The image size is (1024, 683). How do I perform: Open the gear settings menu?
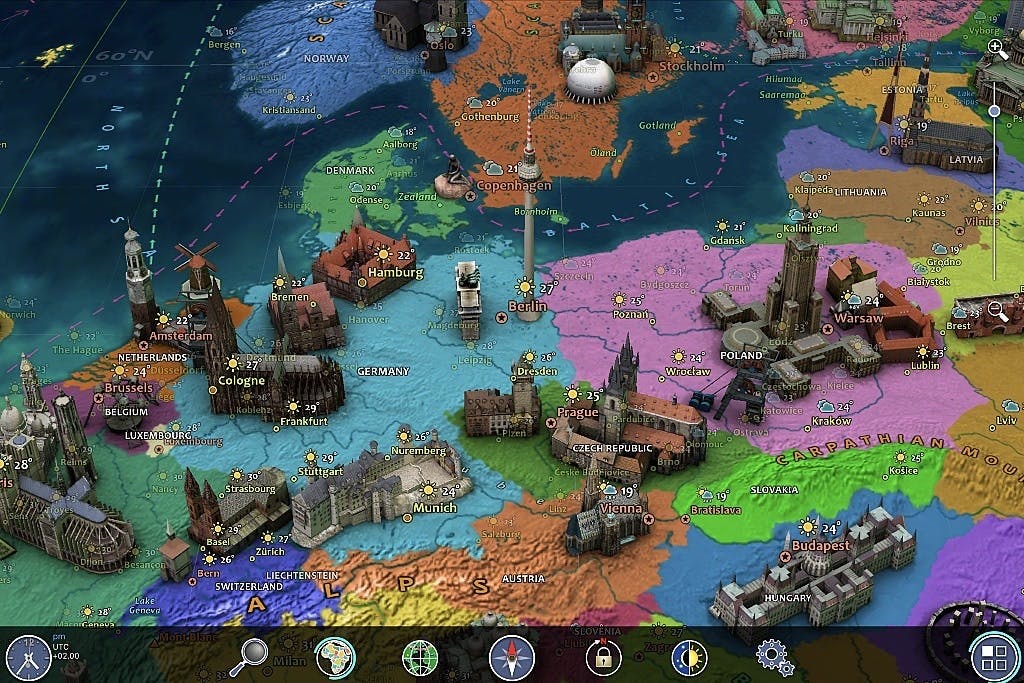[x=774, y=657]
